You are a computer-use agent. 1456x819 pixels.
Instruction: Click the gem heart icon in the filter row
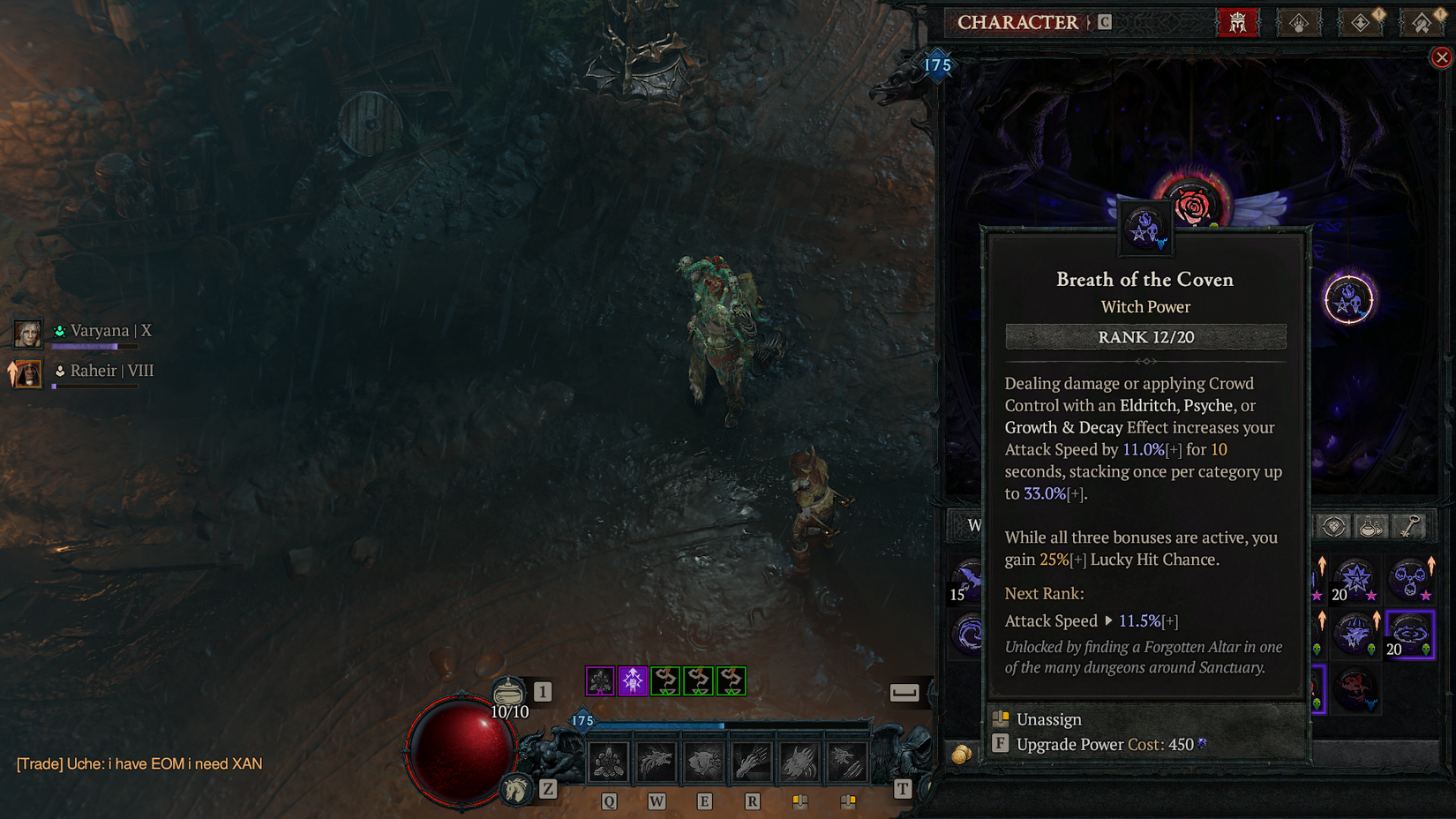pos(1333,525)
